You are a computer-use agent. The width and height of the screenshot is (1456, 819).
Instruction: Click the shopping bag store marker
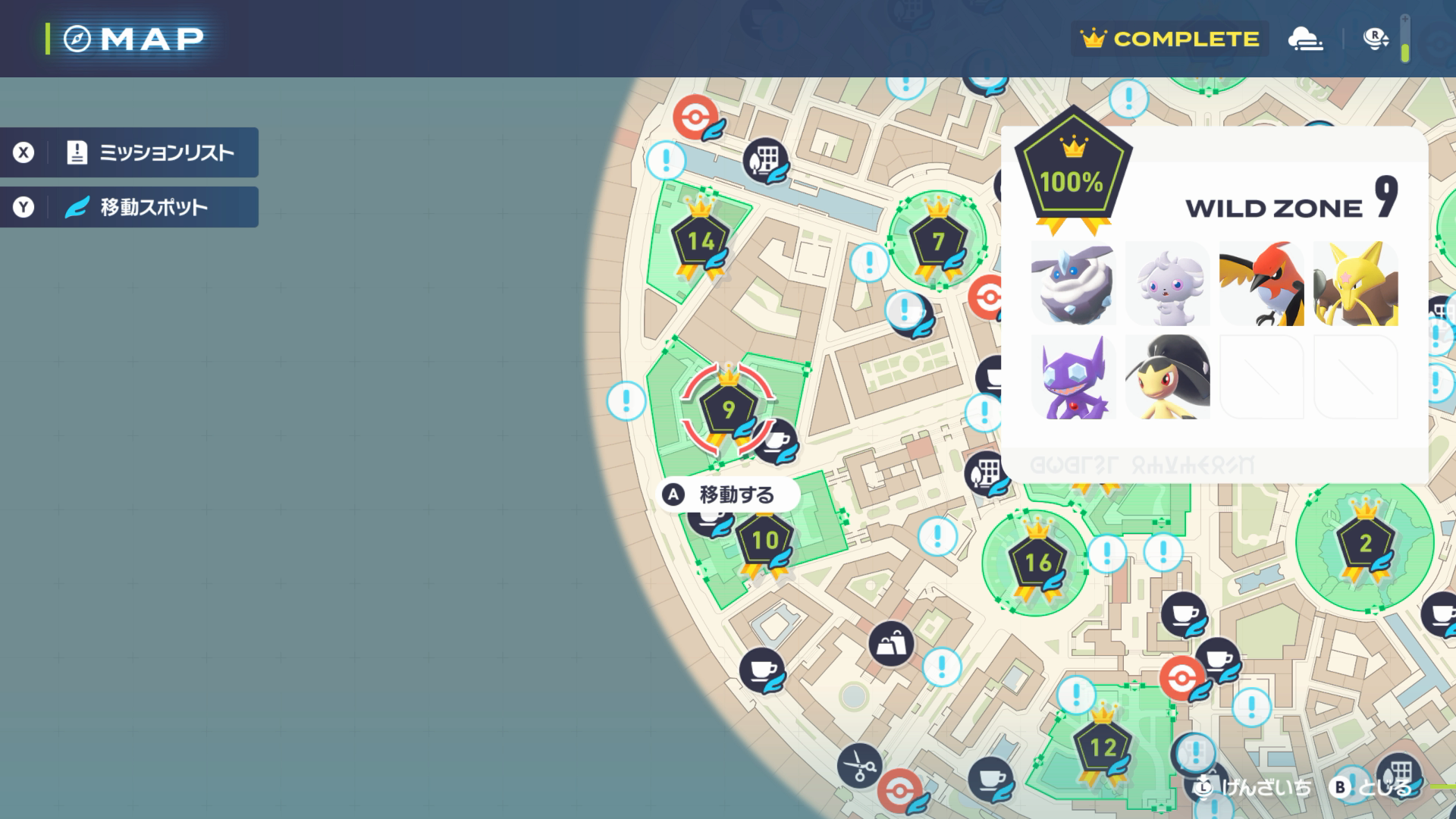click(x=891, y=645)
